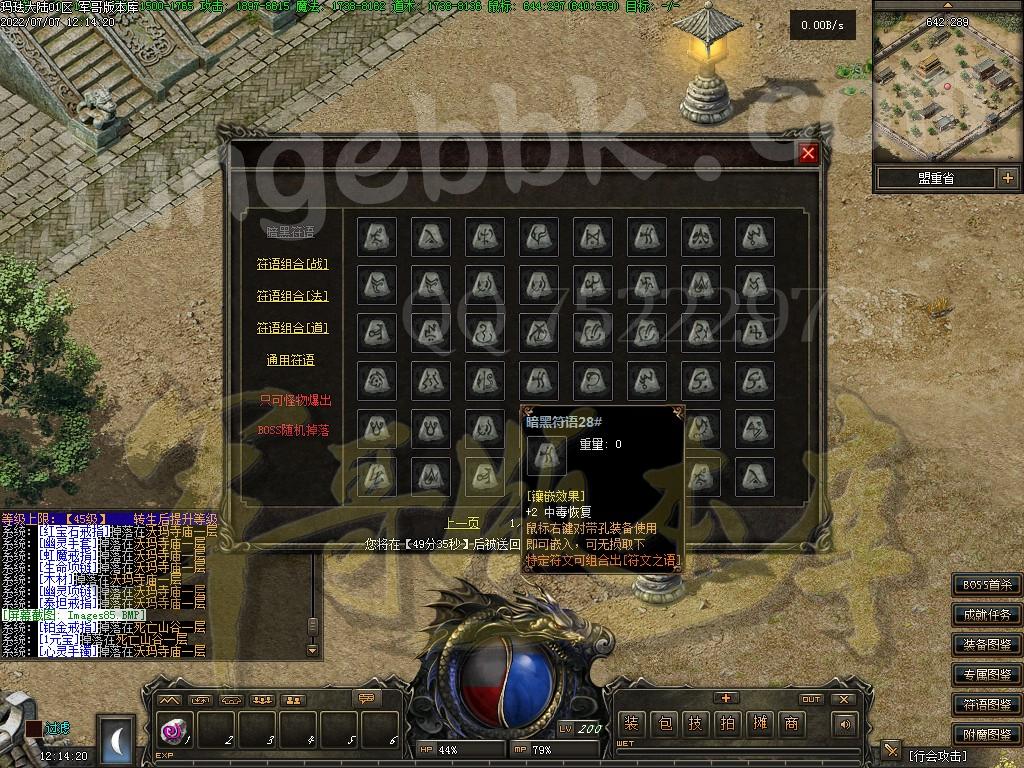This screenshot has height=768, width=1024.
Task: Toggle the sound speaker button
Action: [847, 724]
